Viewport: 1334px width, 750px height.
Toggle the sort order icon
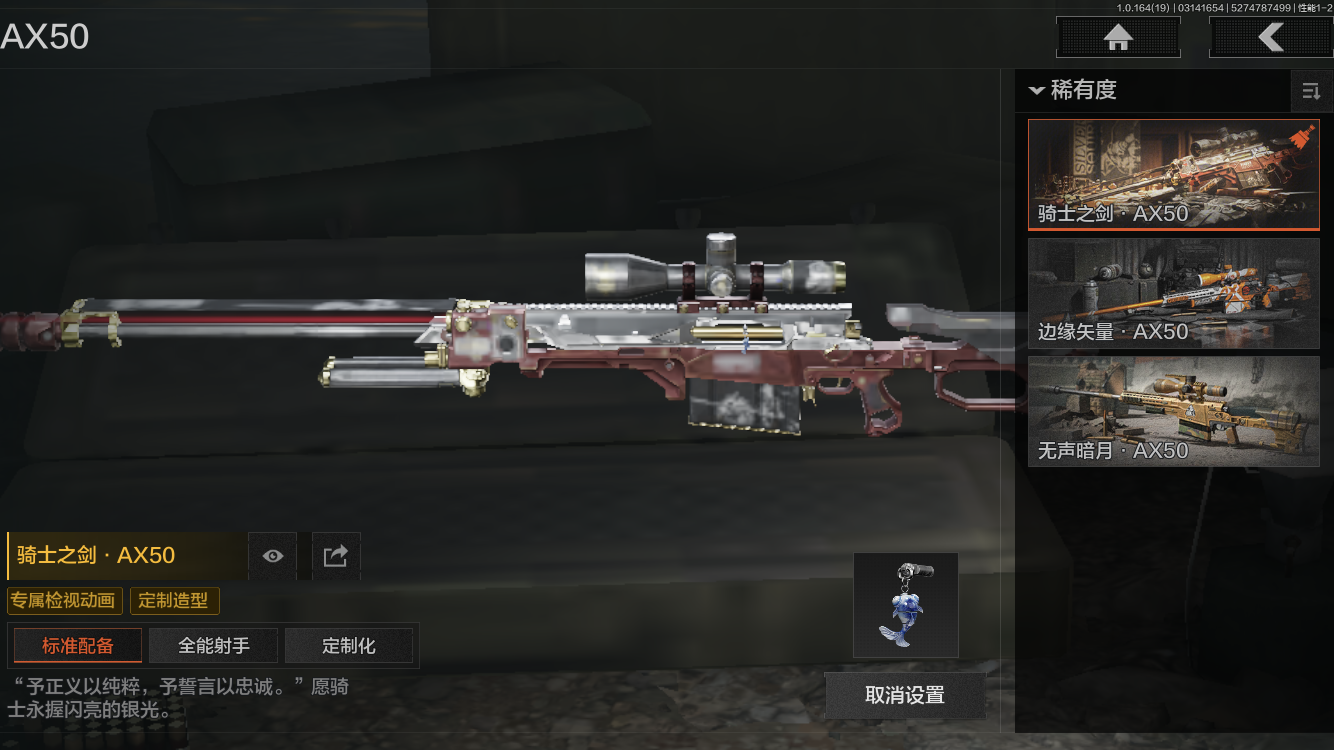click(x=1310, y=92)
